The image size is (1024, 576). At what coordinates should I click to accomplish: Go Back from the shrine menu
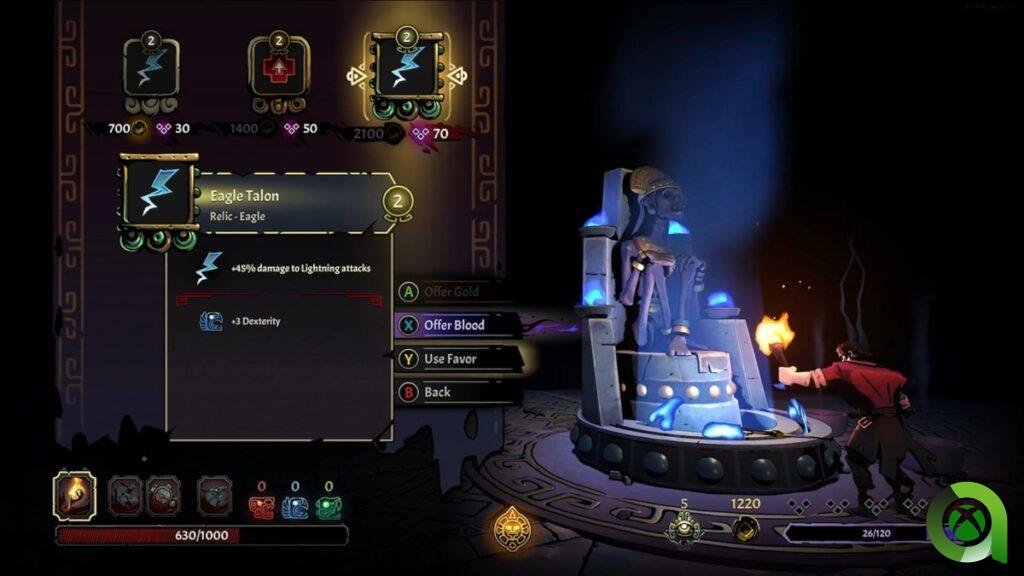[x=437, y=392]
